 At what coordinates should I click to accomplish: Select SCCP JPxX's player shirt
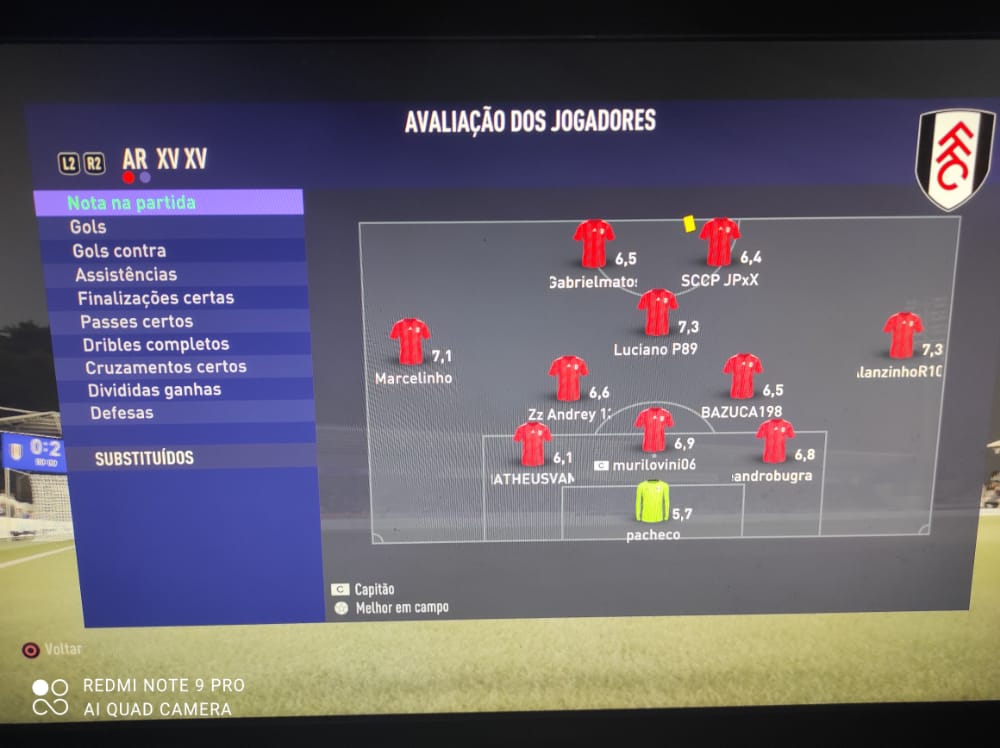720,242
